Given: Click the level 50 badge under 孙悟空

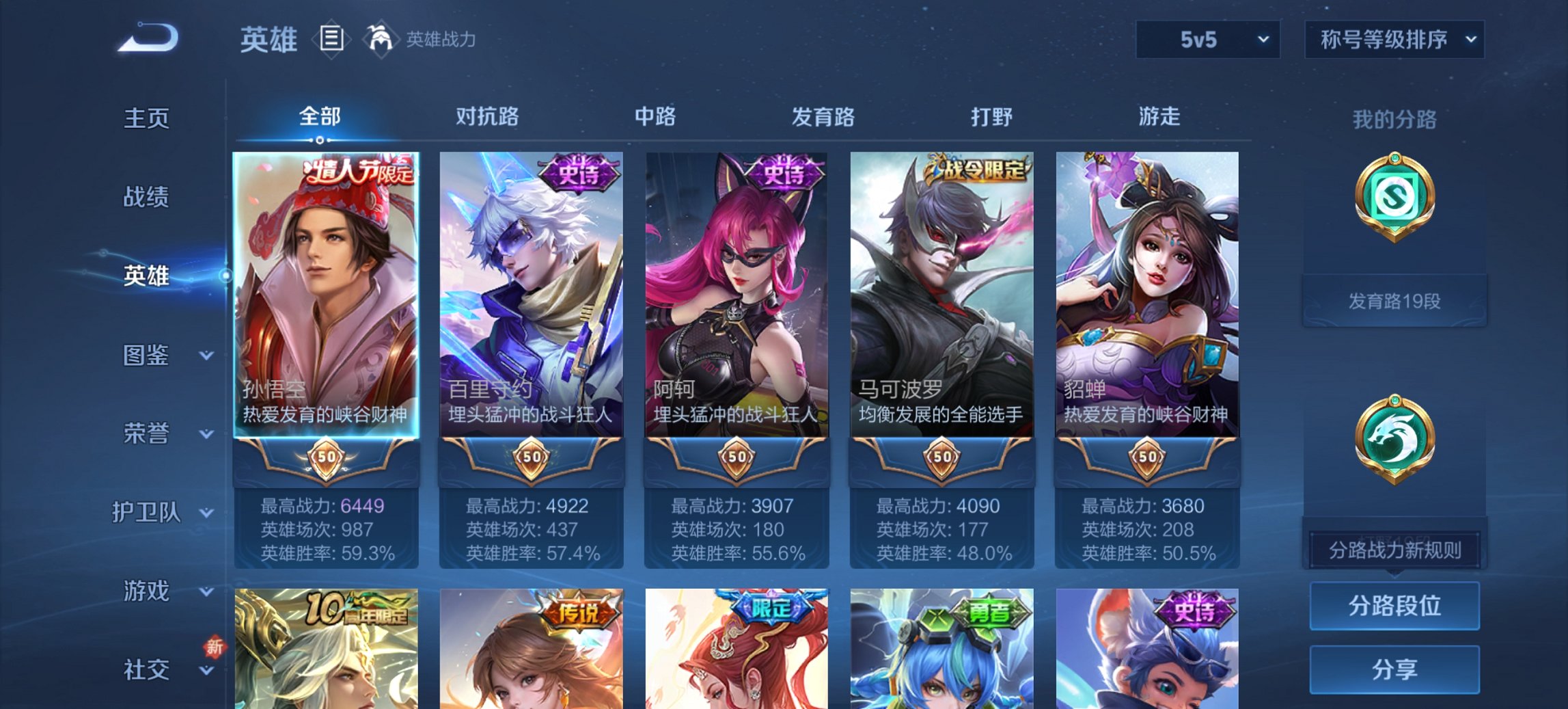Looking at the screenshot, I should click(327, 457).
